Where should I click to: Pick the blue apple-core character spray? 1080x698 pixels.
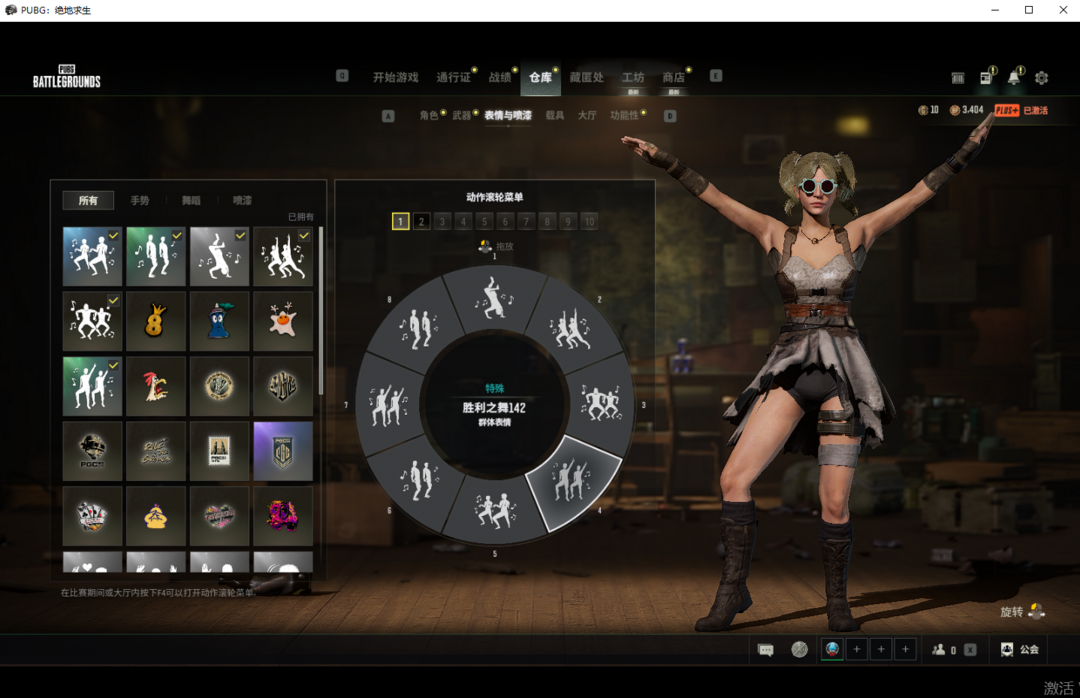pos(220,321)
